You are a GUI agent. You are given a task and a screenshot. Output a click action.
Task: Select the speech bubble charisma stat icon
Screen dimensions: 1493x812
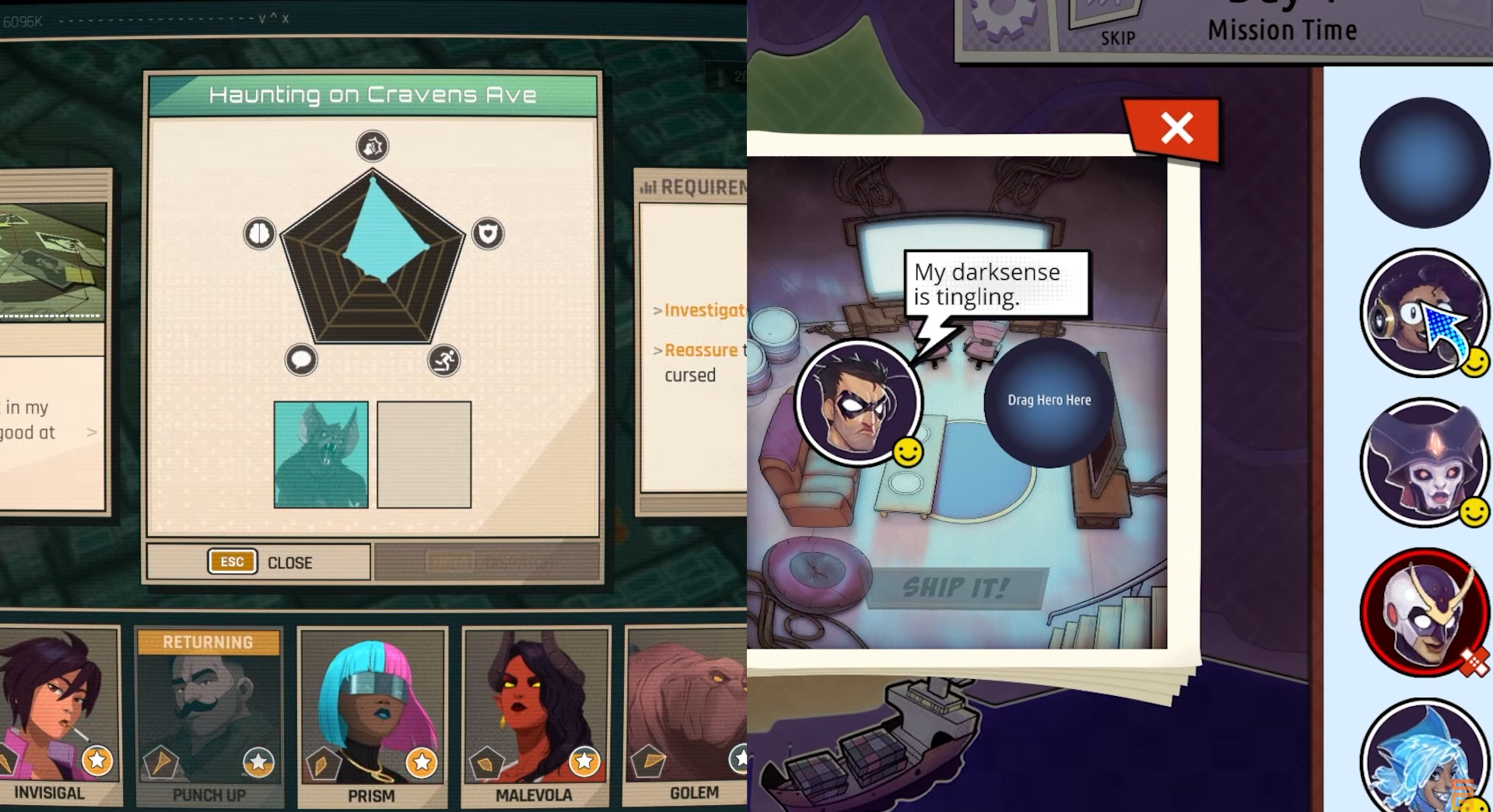click(x=302, y=360)
